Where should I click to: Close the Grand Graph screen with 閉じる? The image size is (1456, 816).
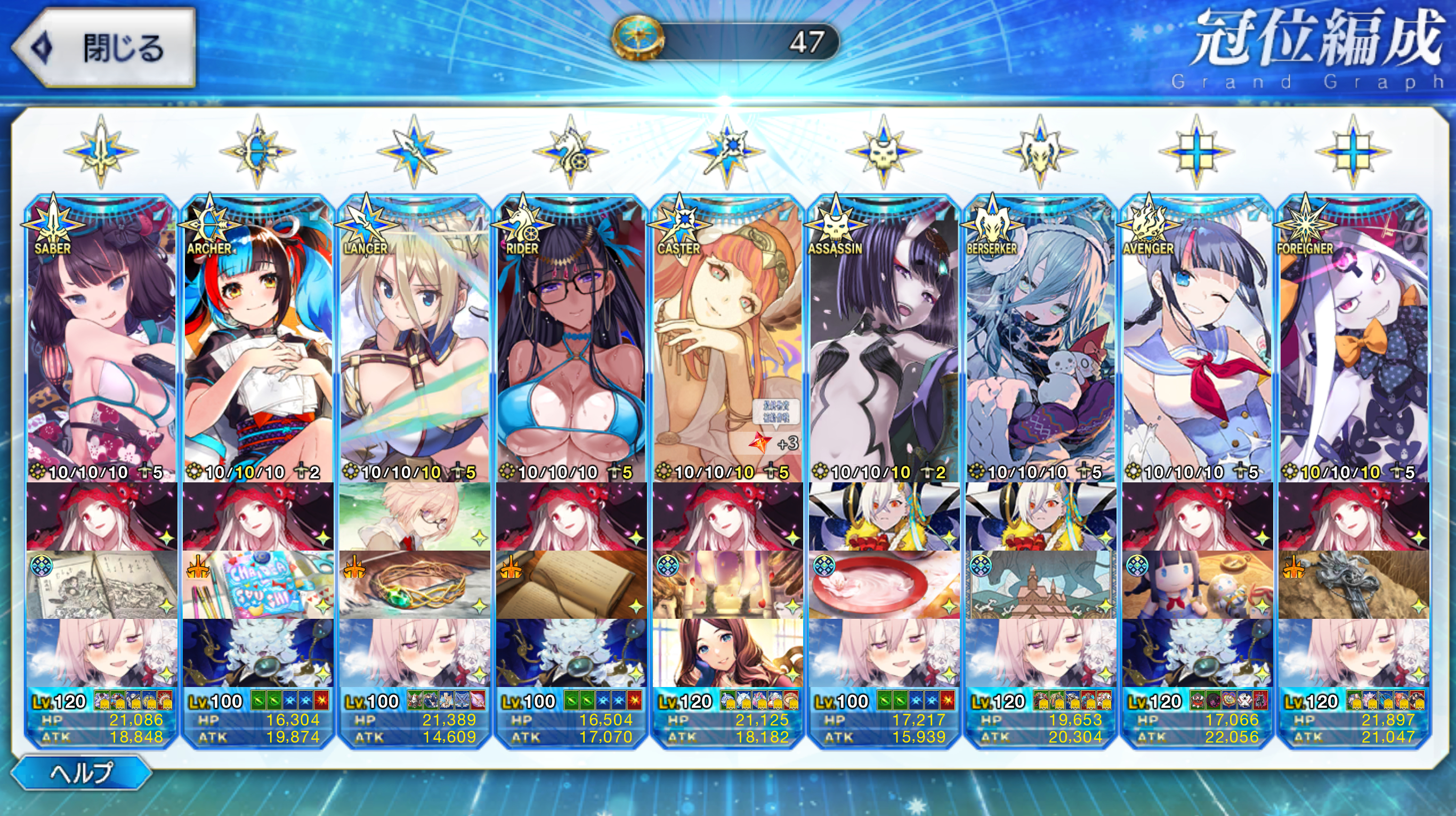[x=104, y=48]
